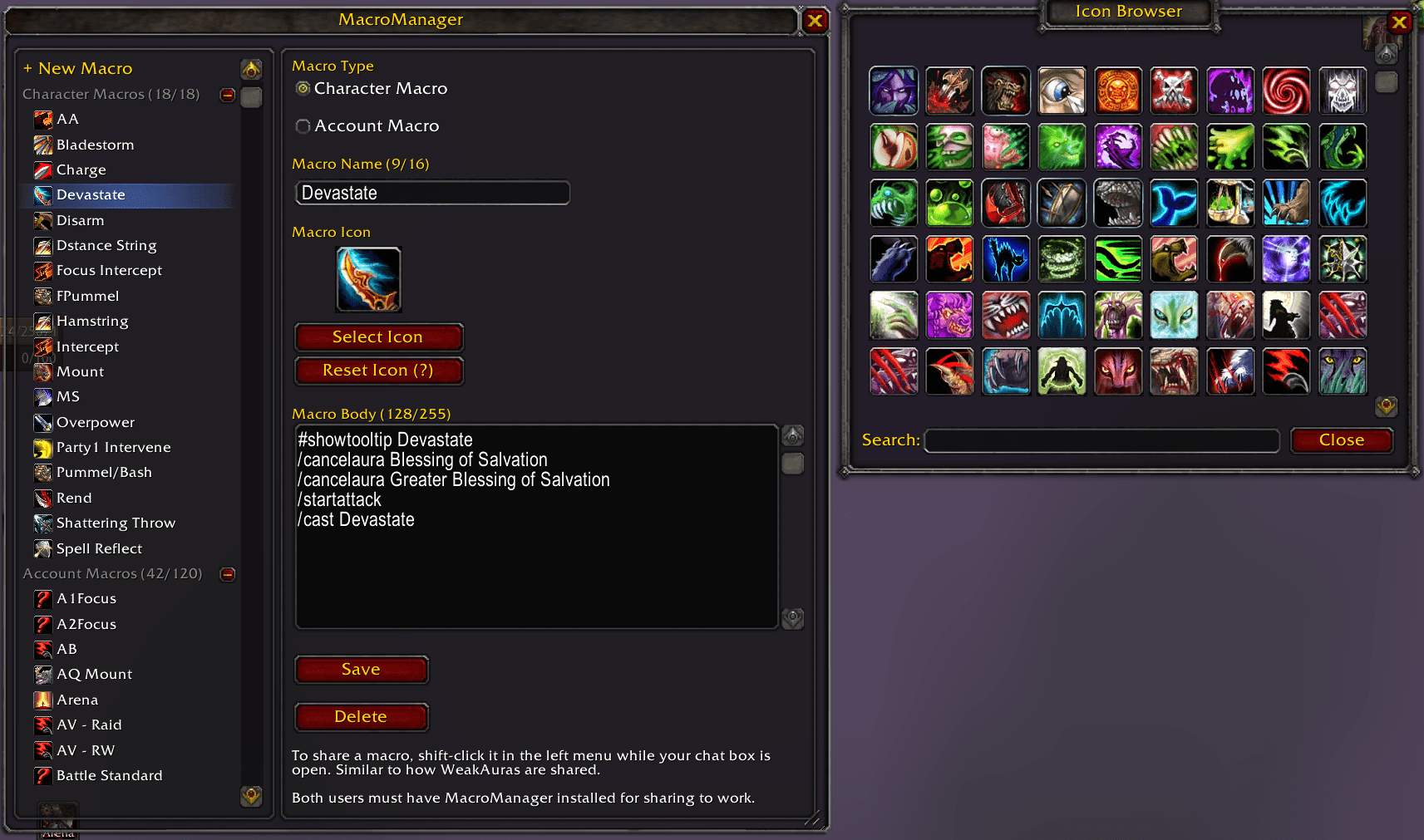Collapse the Account Macros section with the minus
This screenshot has height=840, width=1424.
[x=227, y=573]
